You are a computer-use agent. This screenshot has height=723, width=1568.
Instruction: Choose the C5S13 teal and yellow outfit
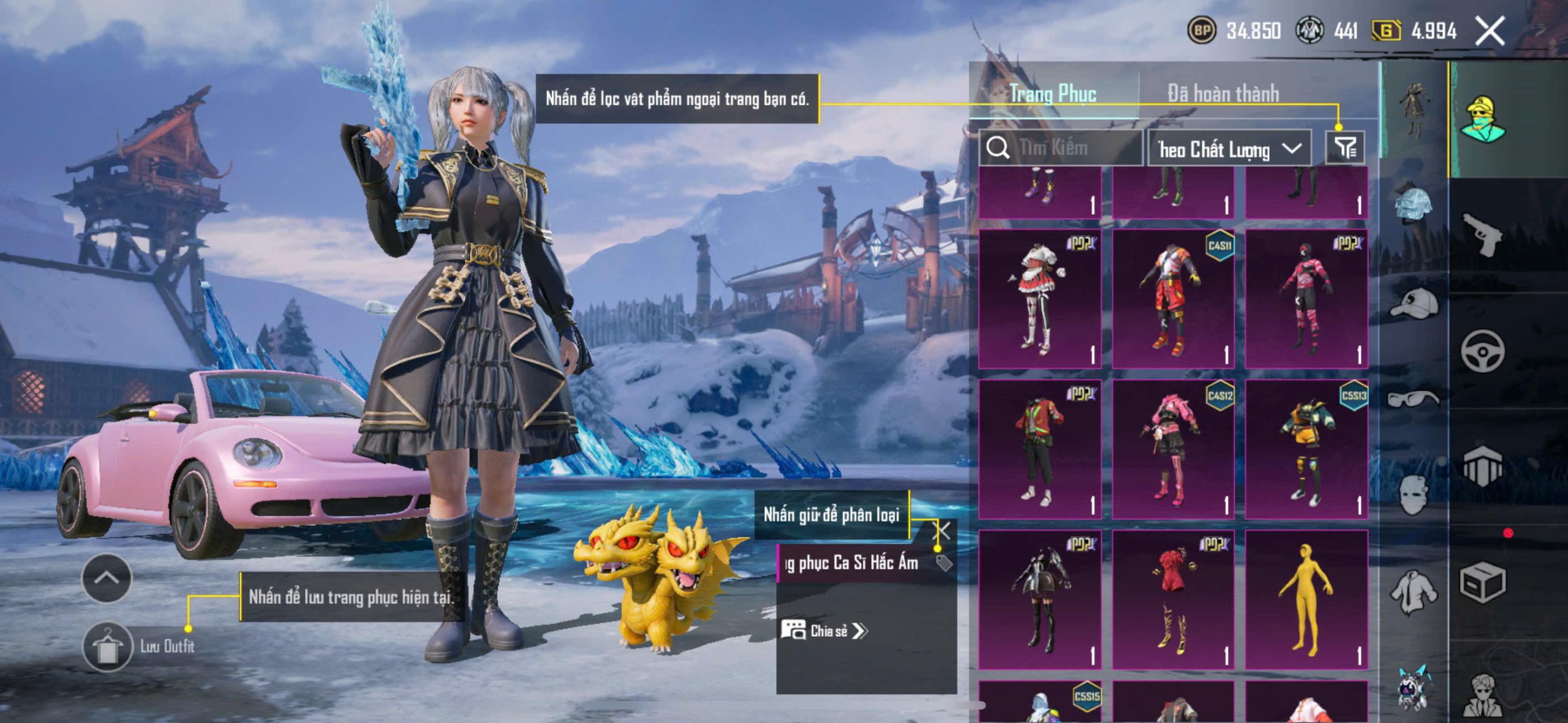pos(1306,449)
